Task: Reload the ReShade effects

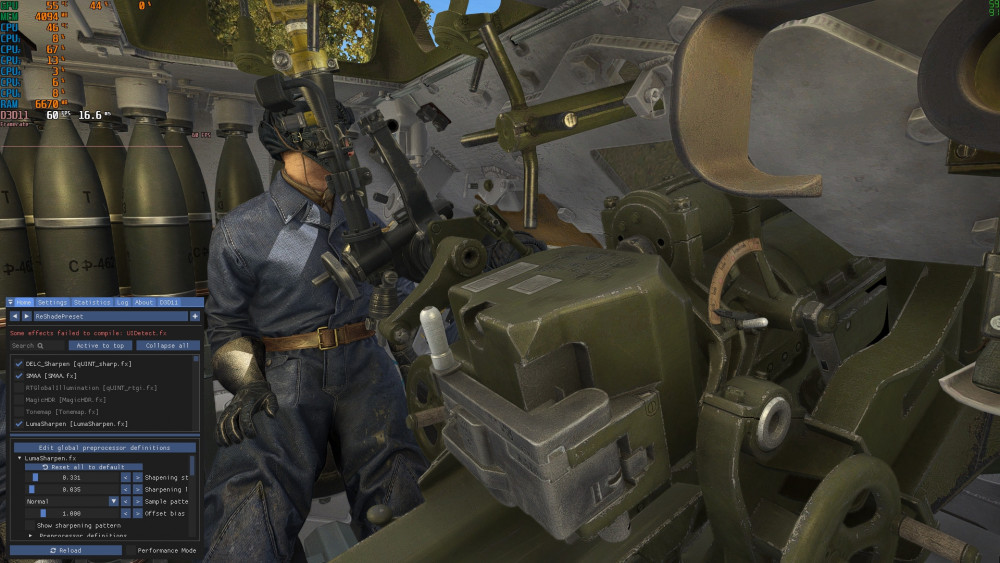Action: tap(66, 550)
